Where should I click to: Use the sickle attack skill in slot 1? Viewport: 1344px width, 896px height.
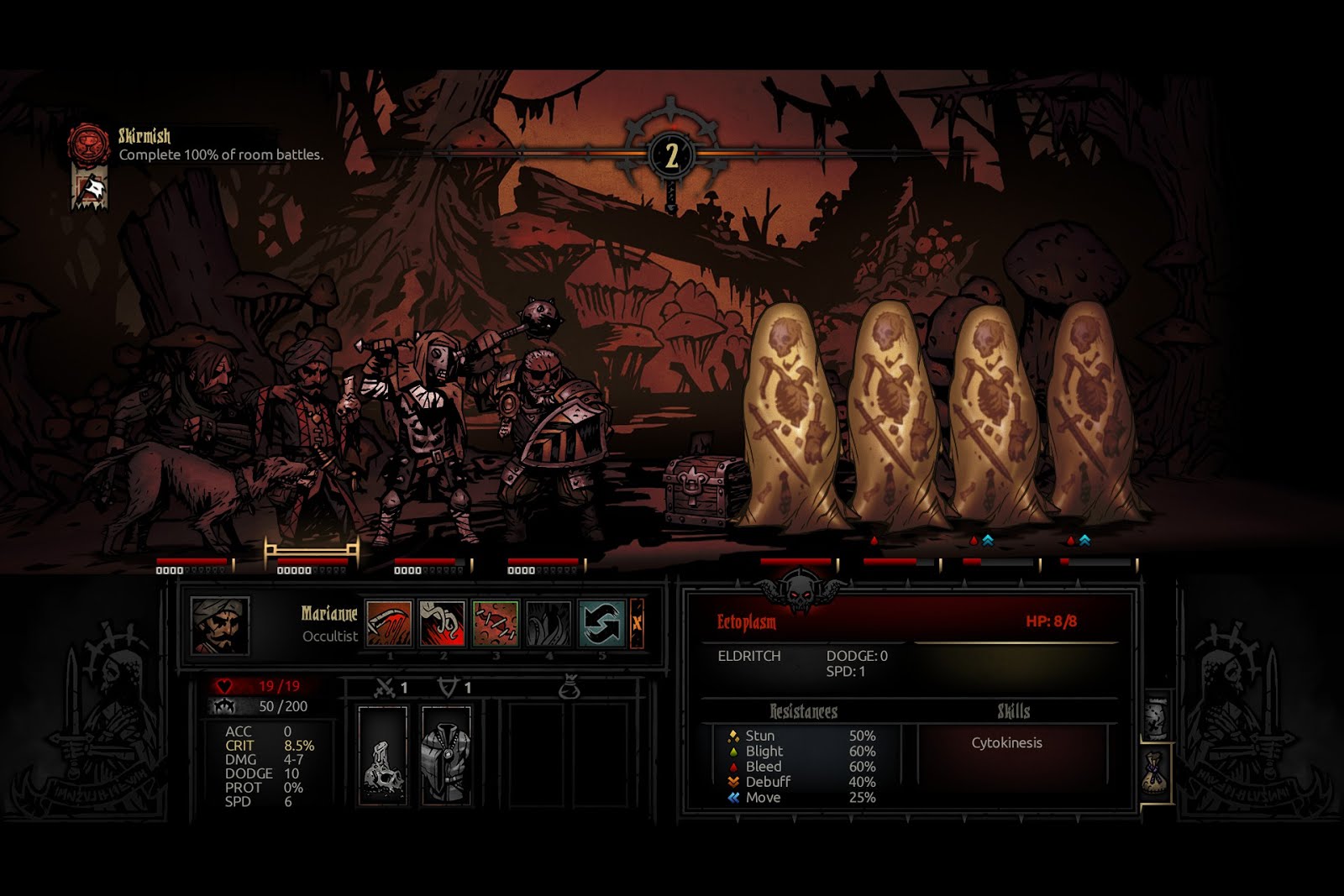(389, 623)
